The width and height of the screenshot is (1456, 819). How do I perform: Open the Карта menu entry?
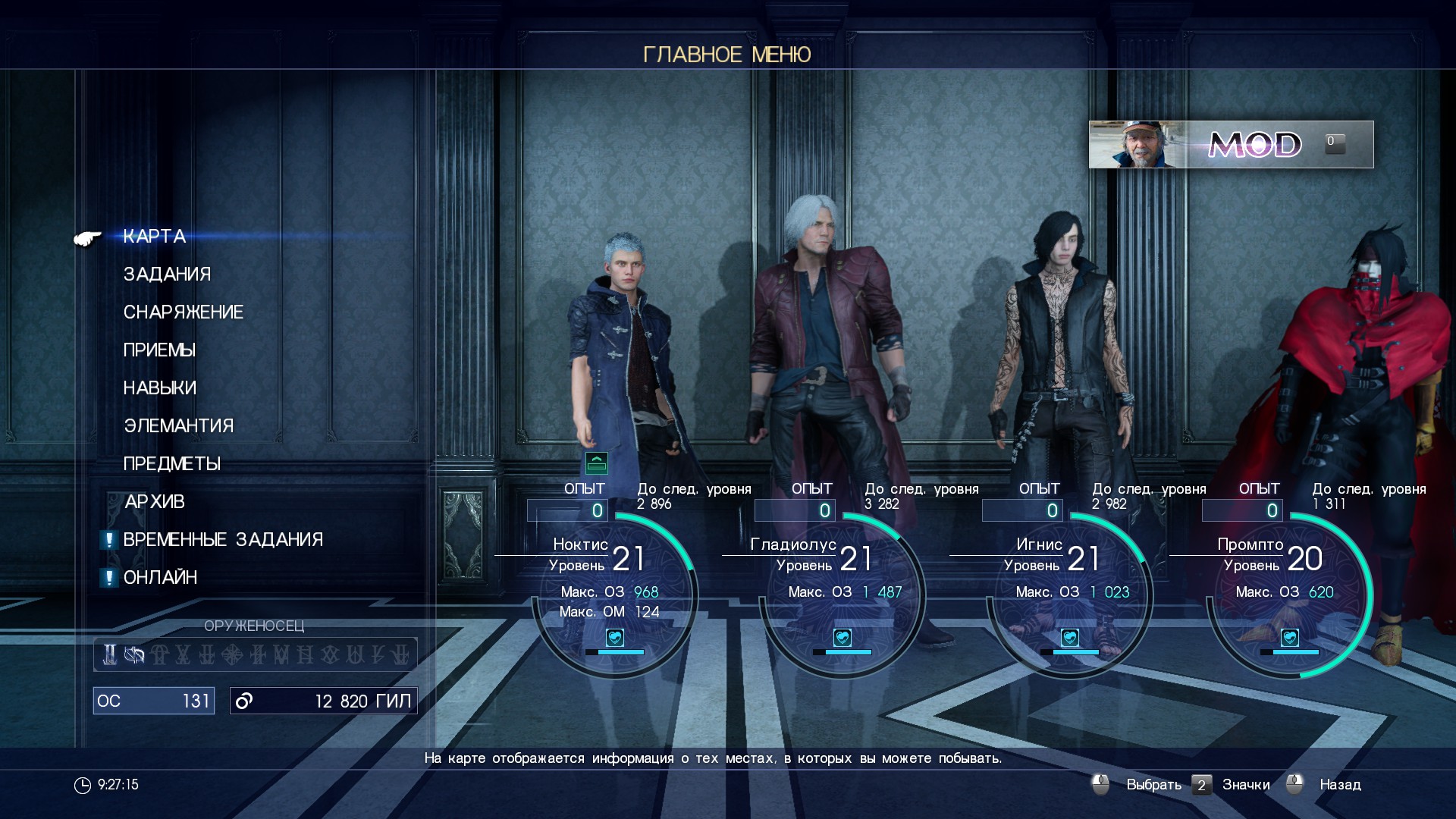[x=155, y=237]
